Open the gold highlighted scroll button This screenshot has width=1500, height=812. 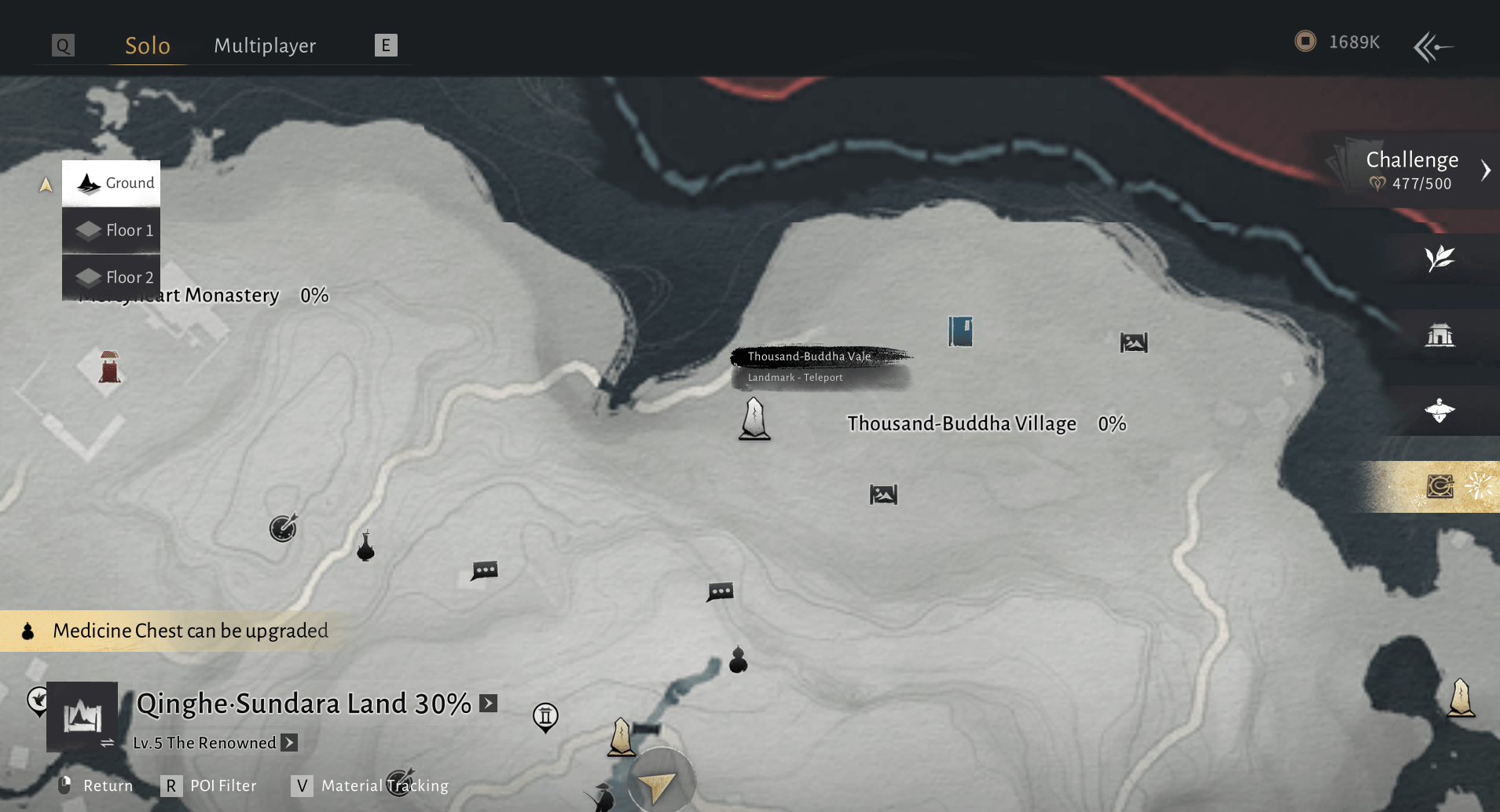click(x=1439, y=487)
